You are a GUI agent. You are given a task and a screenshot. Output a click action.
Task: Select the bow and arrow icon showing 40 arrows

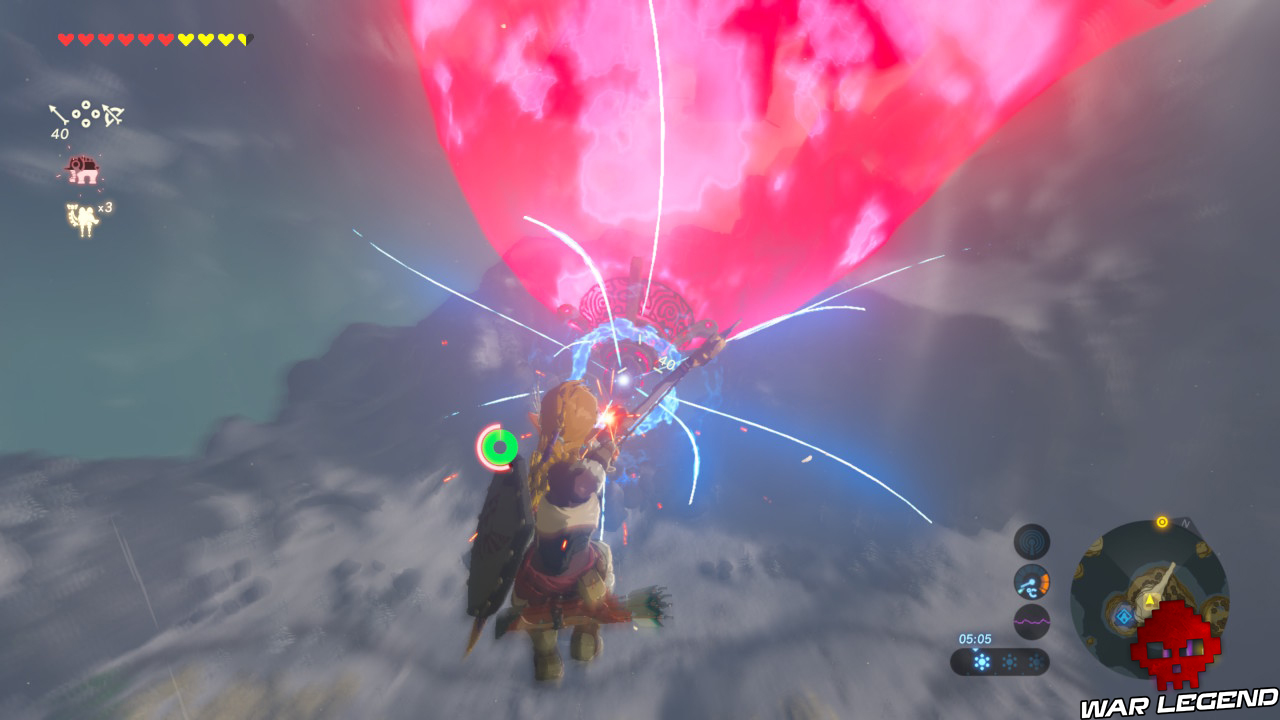pos(85,115)
